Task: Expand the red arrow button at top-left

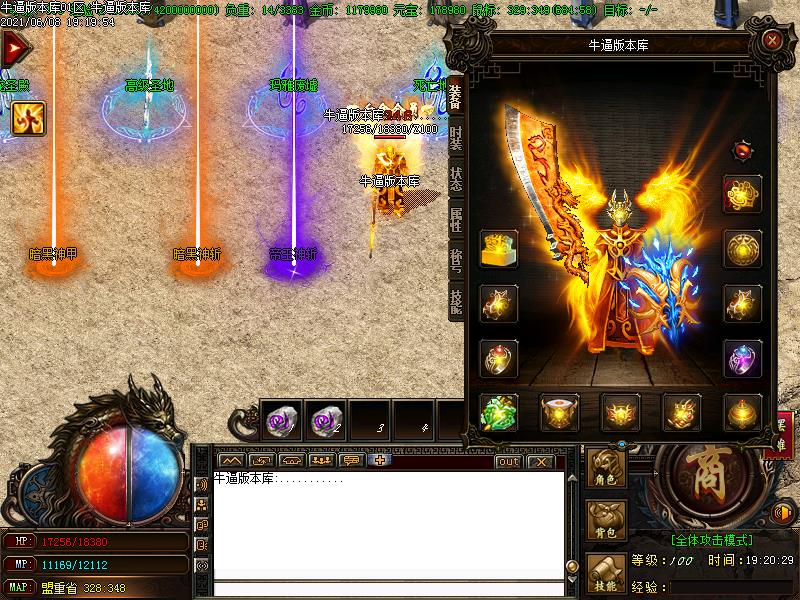Action: point(14,48)
